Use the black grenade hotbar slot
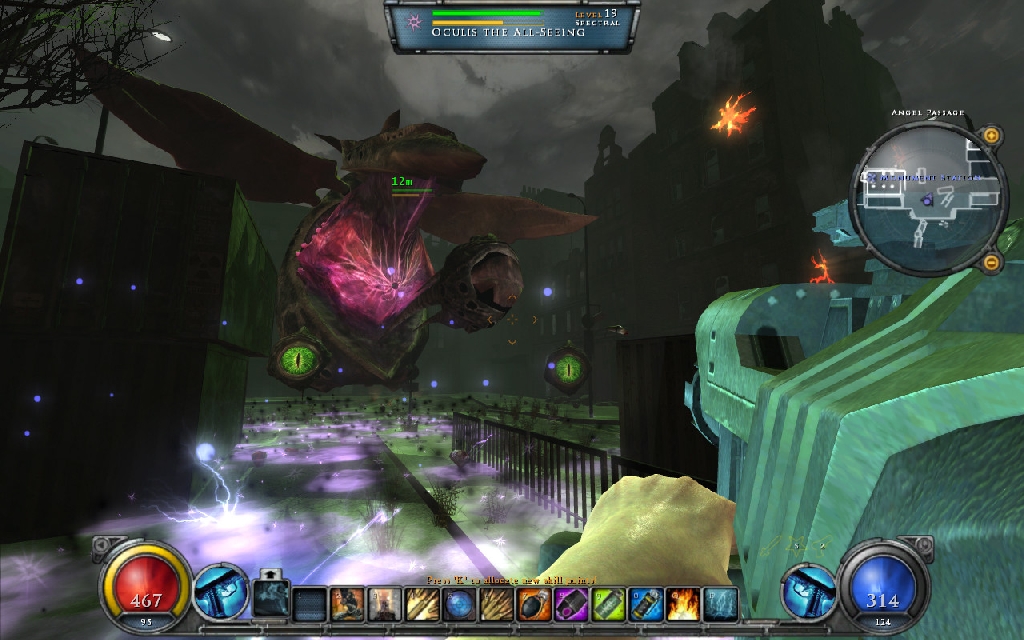This screenshot has width=1024, height=640. [534, 604]
